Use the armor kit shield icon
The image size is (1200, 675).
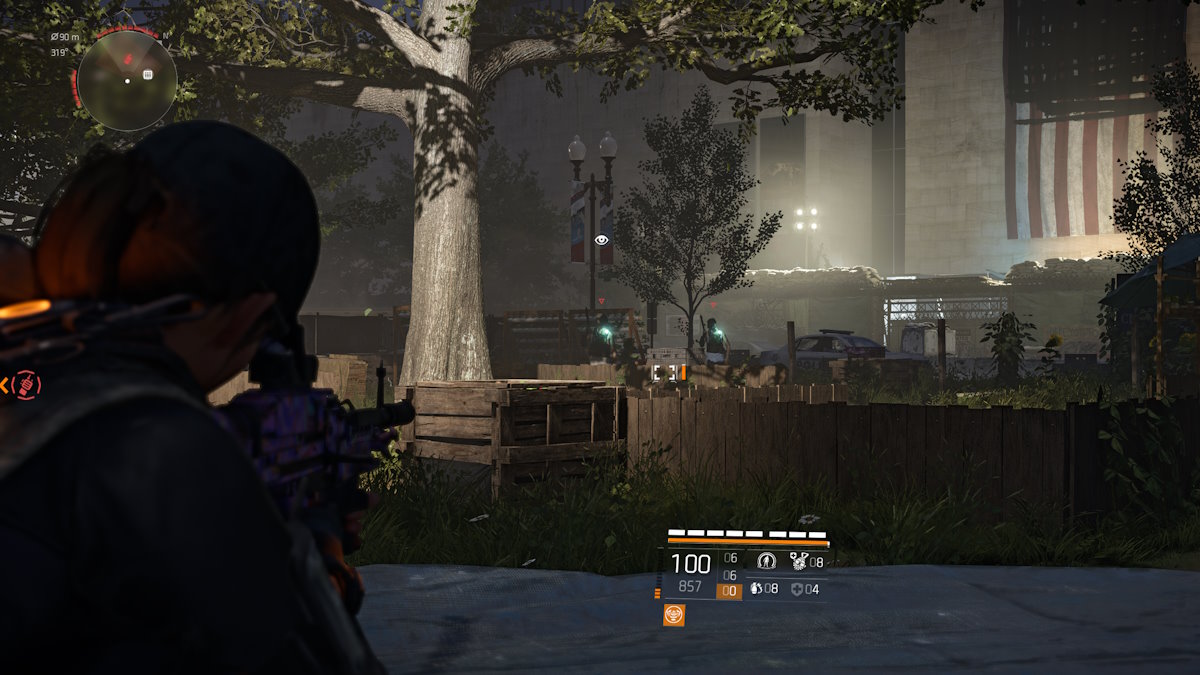(x=796, y=589)
